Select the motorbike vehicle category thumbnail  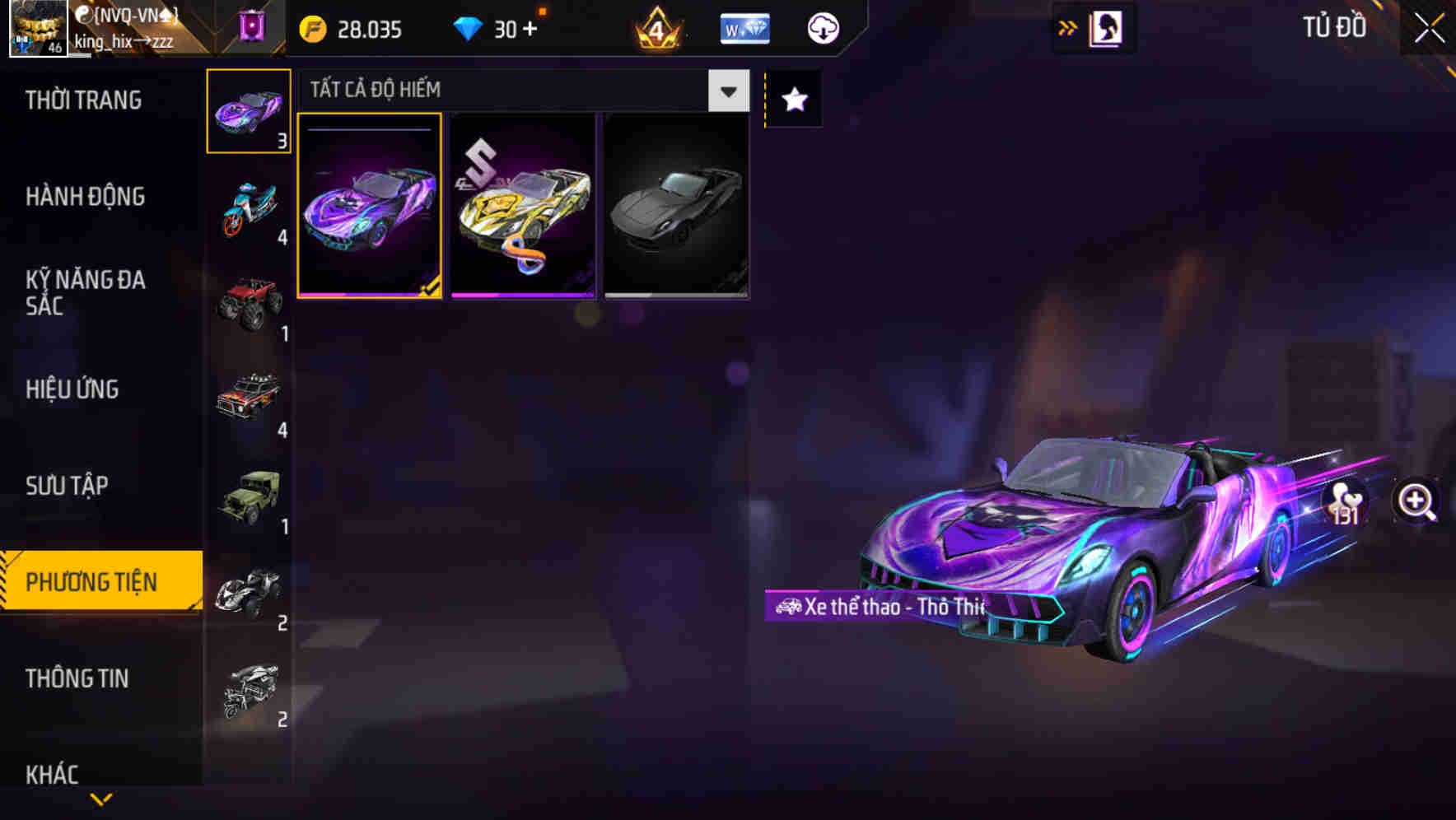click(249, 207)
